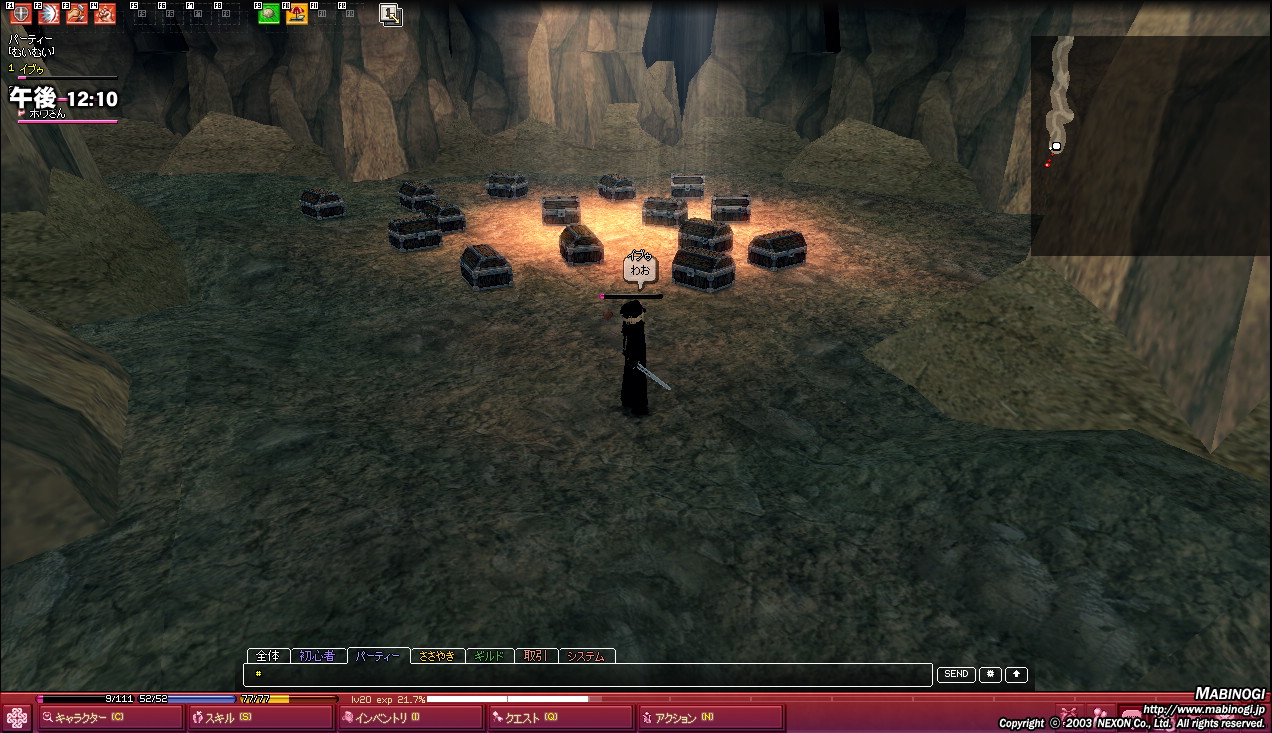Activate the shield Defense skill on F1
This screenshot has width=1272, height=733.
20,14
